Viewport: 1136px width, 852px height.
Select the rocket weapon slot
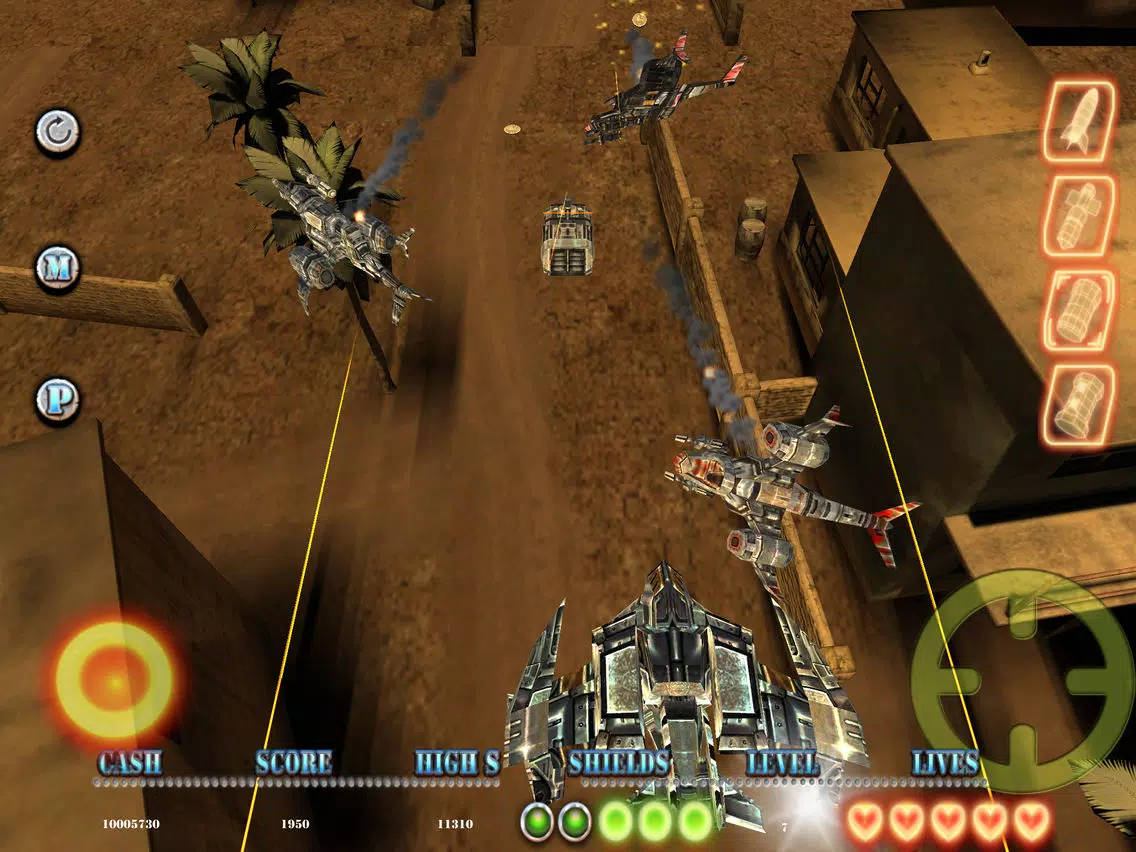pos(1079,123)
